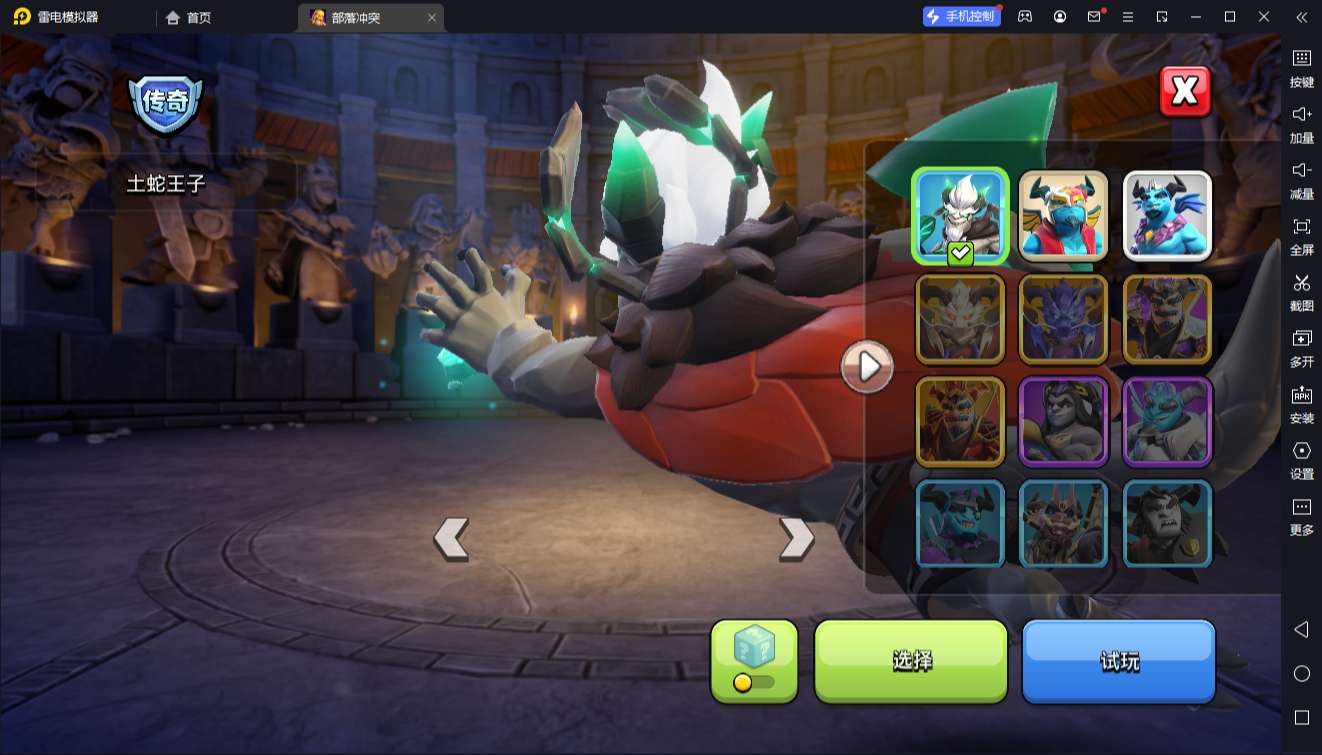Switch to the 首页 home tab
This screenshot has height=755, width=1322.
189,17
